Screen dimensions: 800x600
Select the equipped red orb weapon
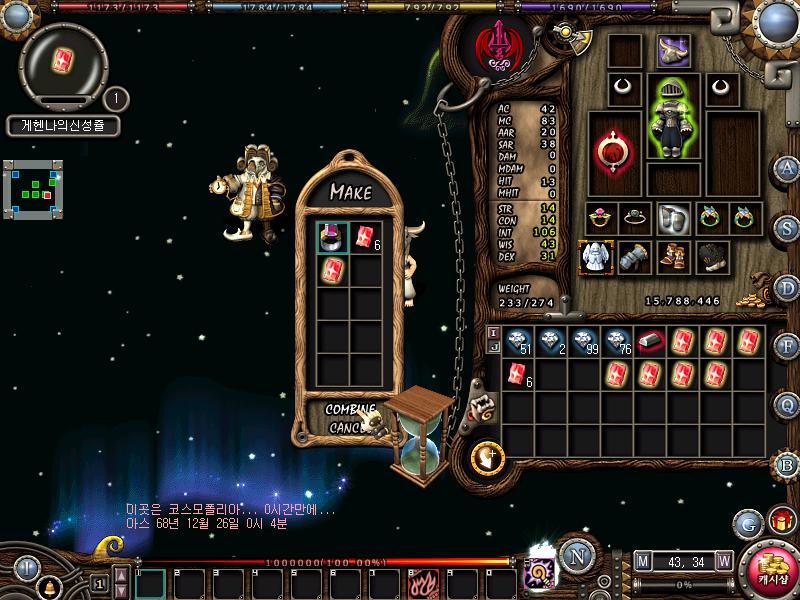coord(611,152)
